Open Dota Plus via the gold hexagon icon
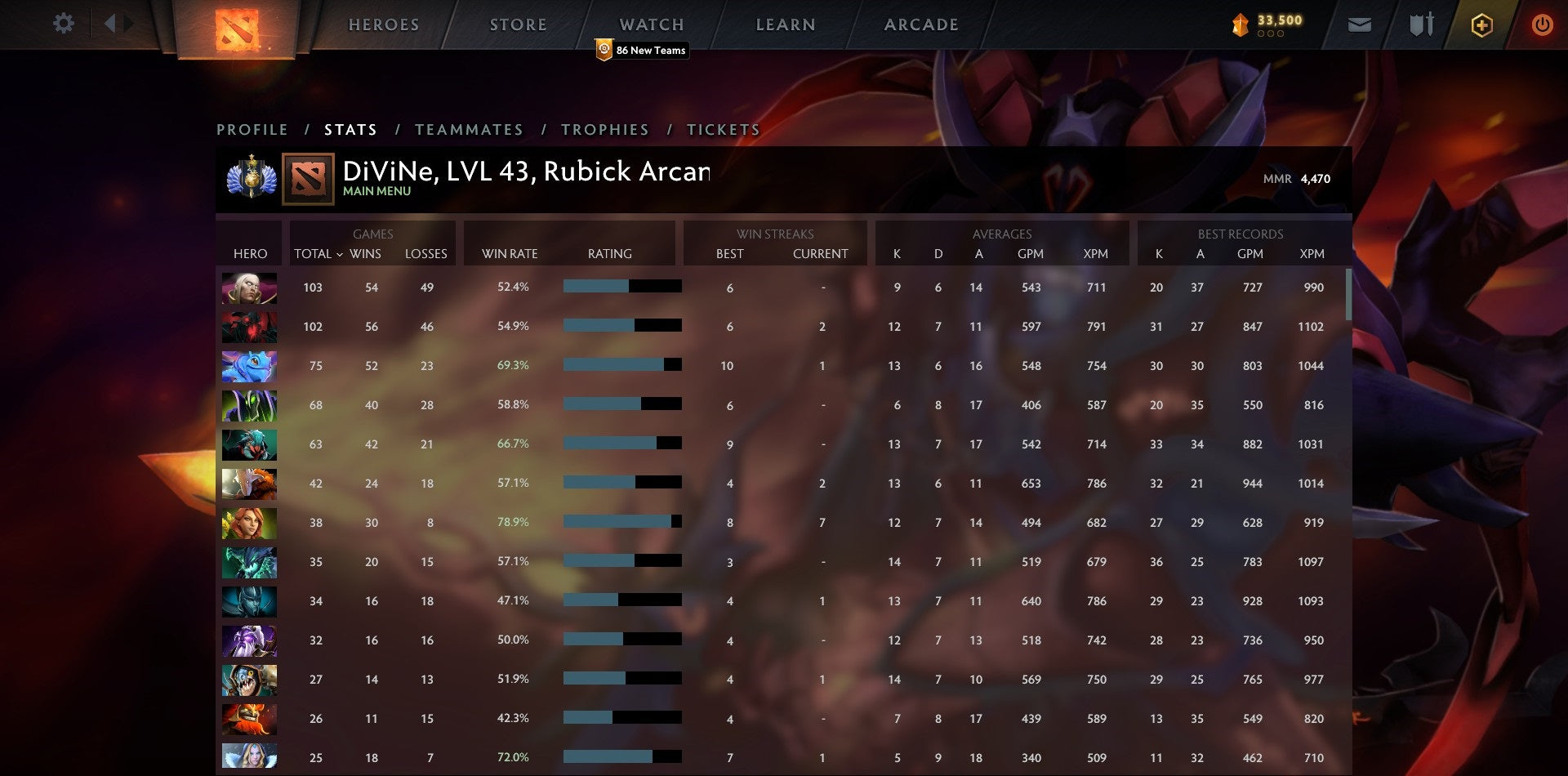 point(1482,25)
